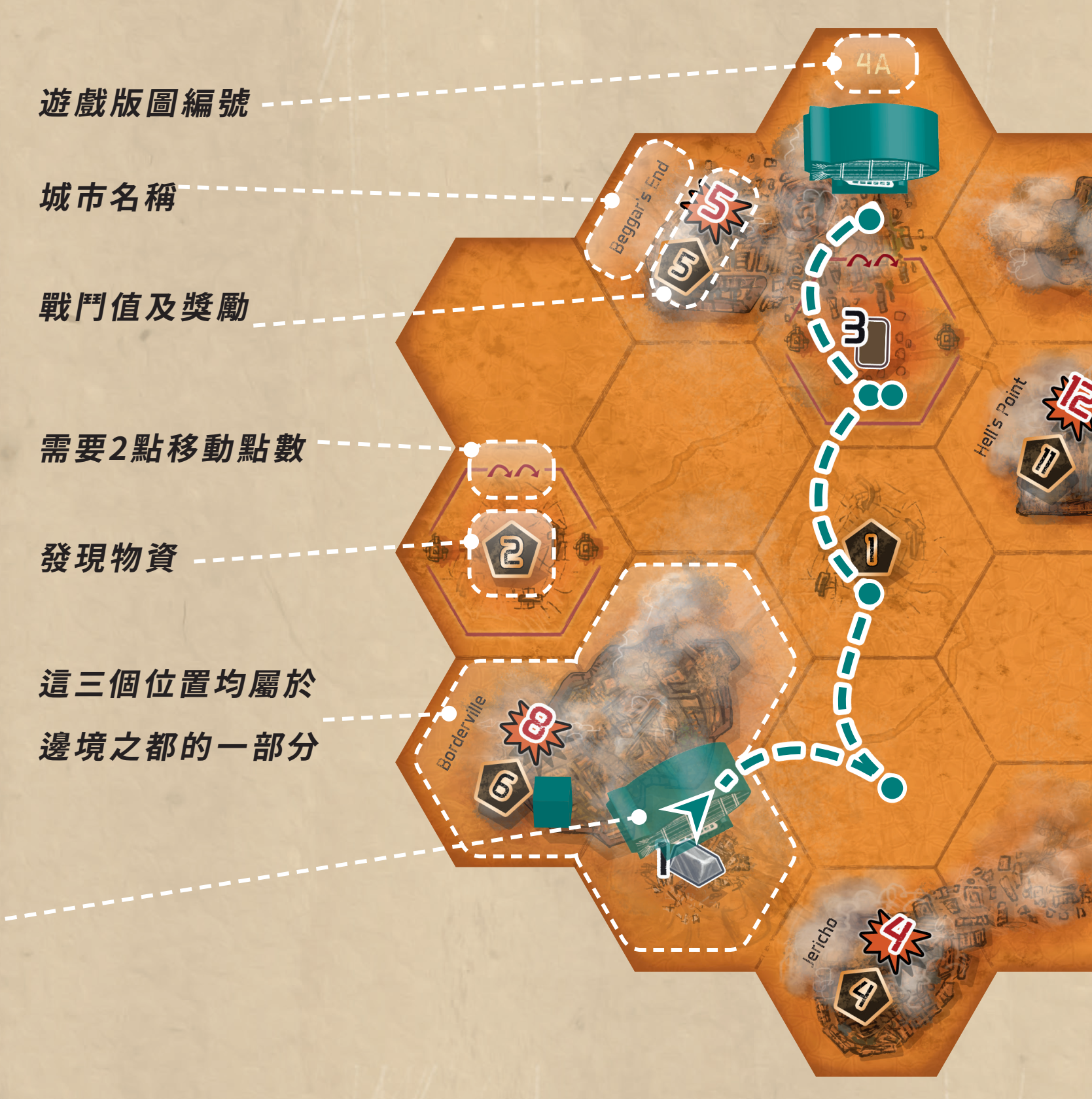Image resolution: width=1092 pixels, height=1099 pixels.
Task: Click the Hell's Point reward 11 token
Action: pos(1045,463)
